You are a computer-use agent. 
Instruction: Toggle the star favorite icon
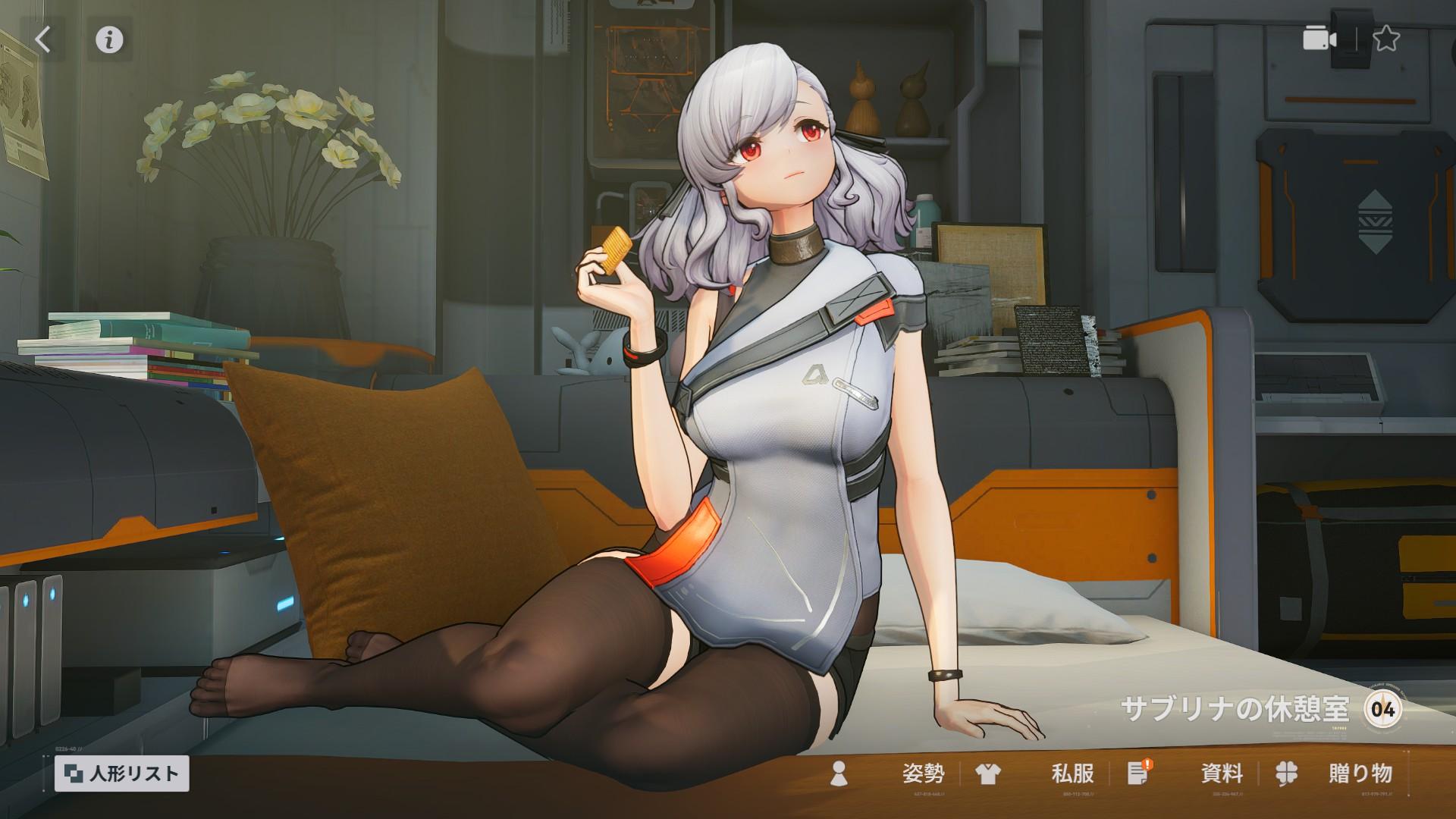pyautogui.click(x=1389, y=39)
